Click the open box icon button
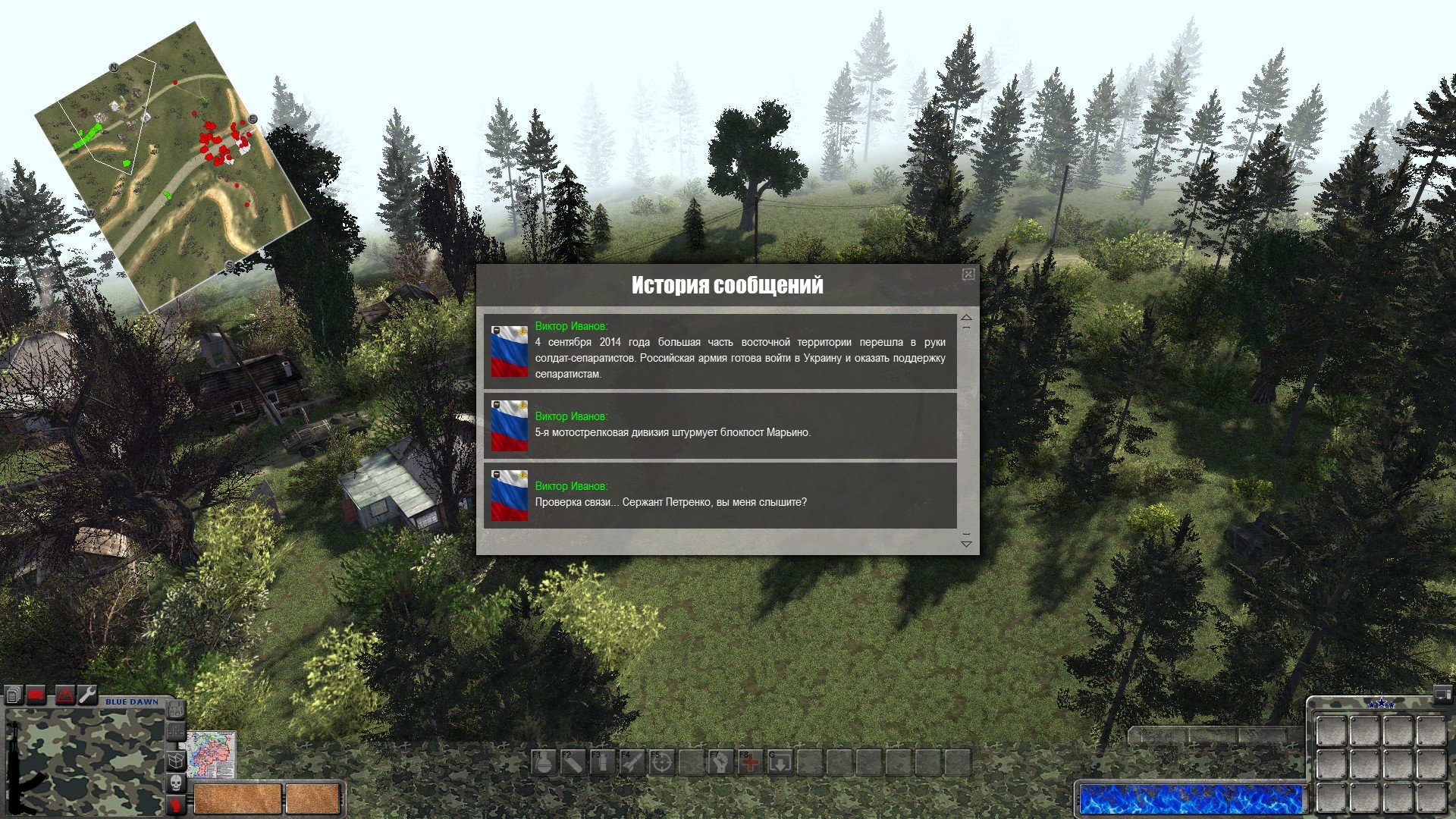Screen dimensions: 1456x819 click(x=175, y=760)
